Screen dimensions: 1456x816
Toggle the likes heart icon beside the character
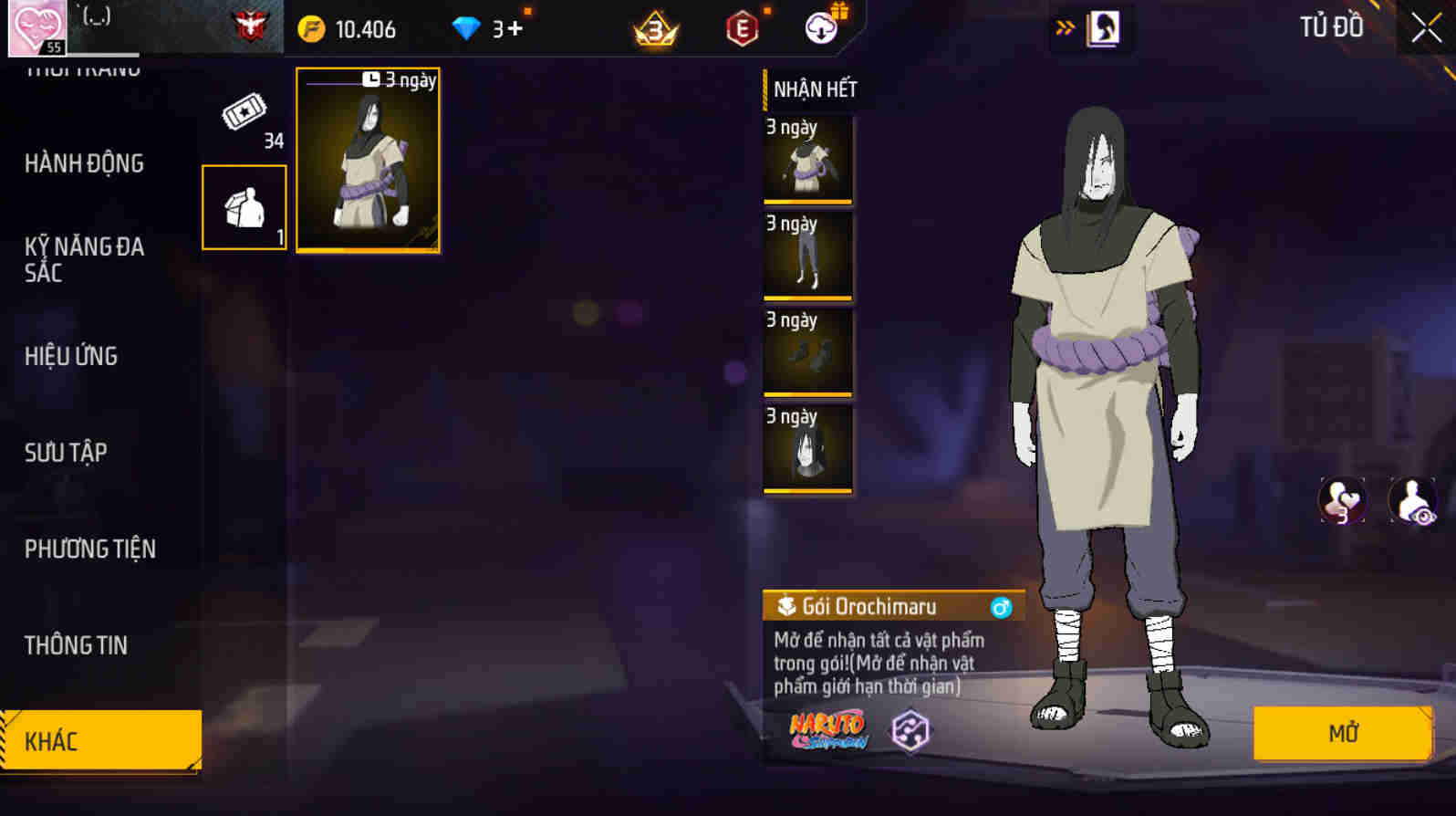point(1341,500)
